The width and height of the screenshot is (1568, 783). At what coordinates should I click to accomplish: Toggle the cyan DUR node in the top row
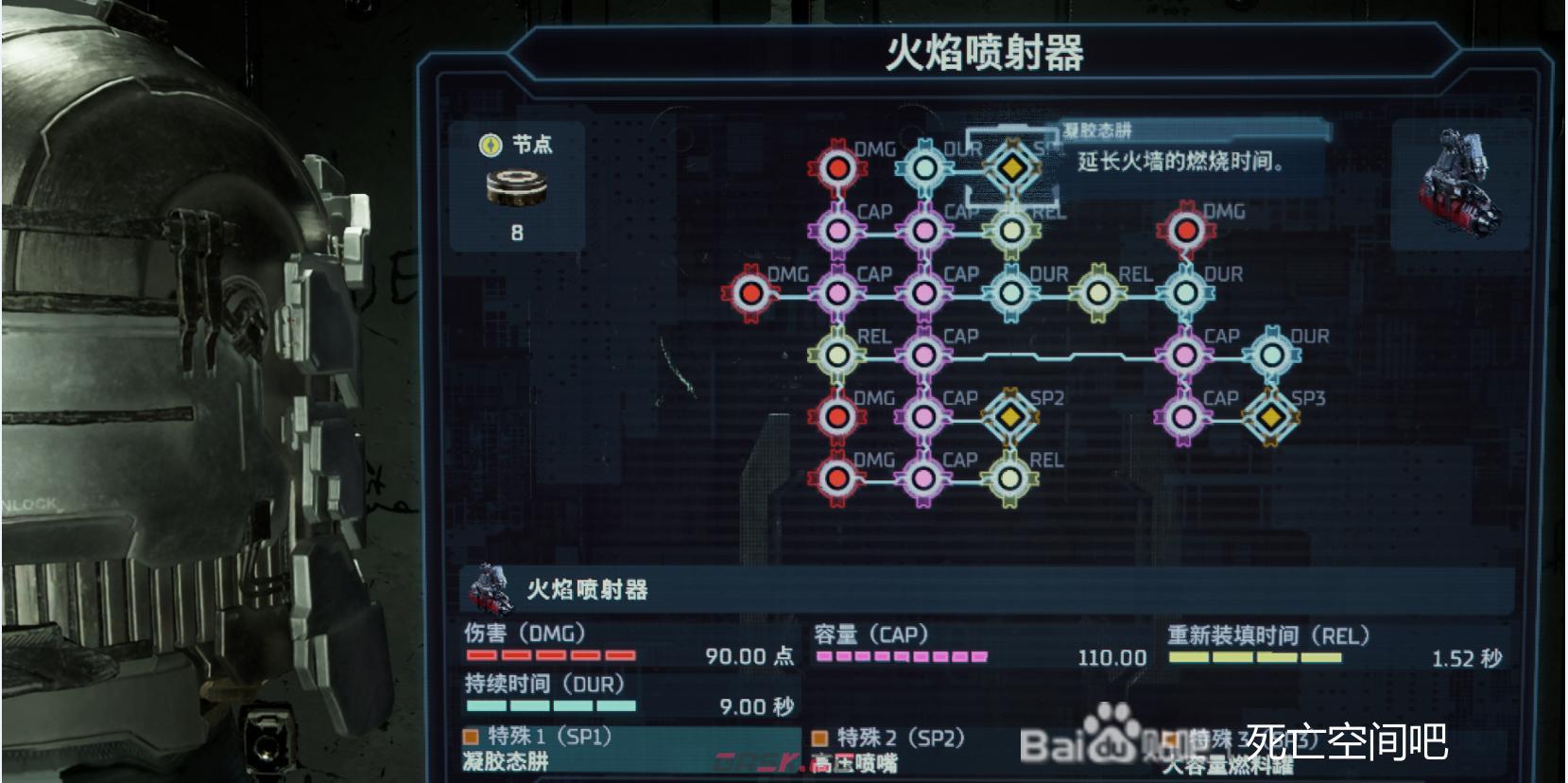click(925, 168)
